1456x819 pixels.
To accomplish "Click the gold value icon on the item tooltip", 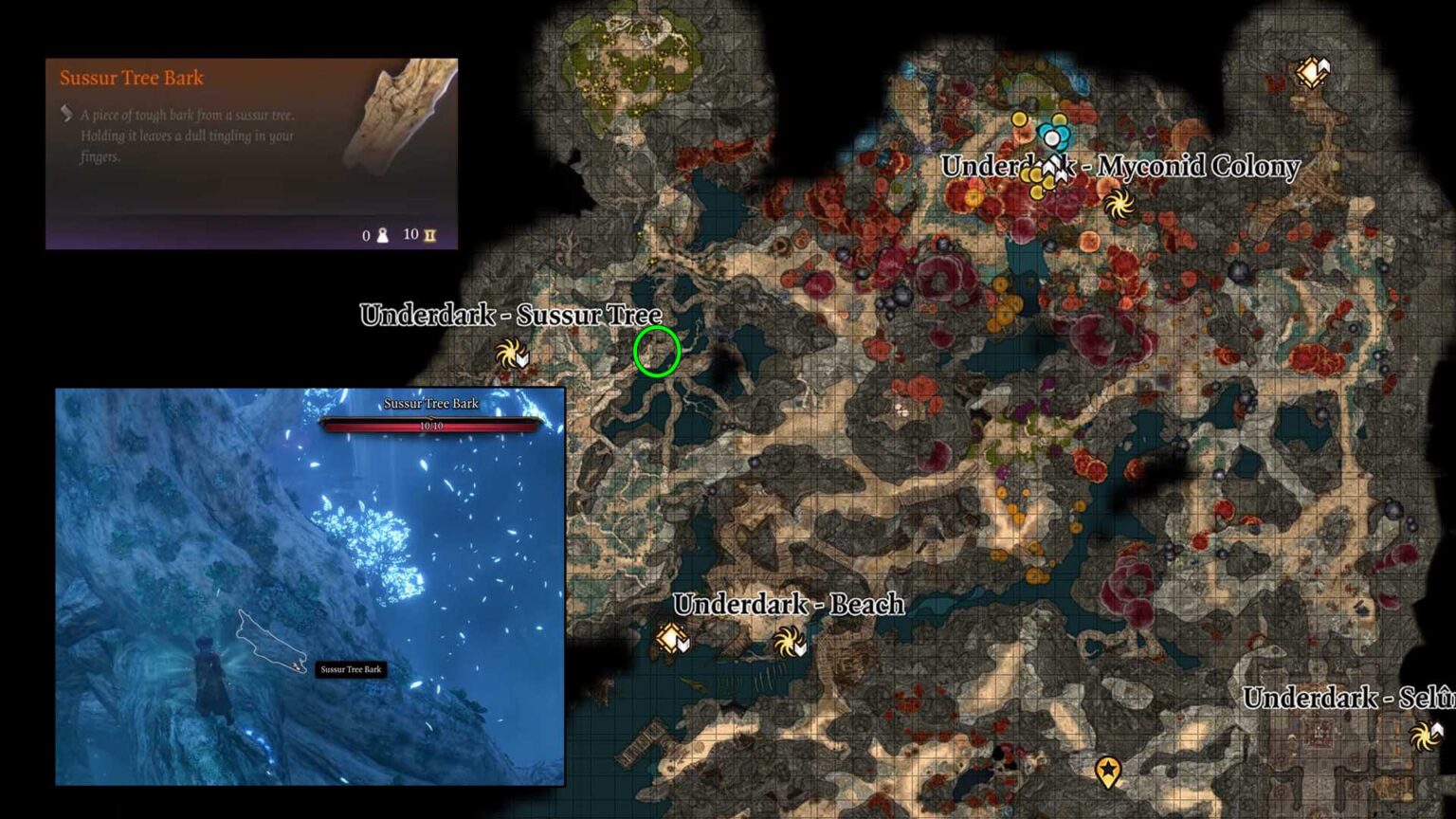I will [428, 236].
